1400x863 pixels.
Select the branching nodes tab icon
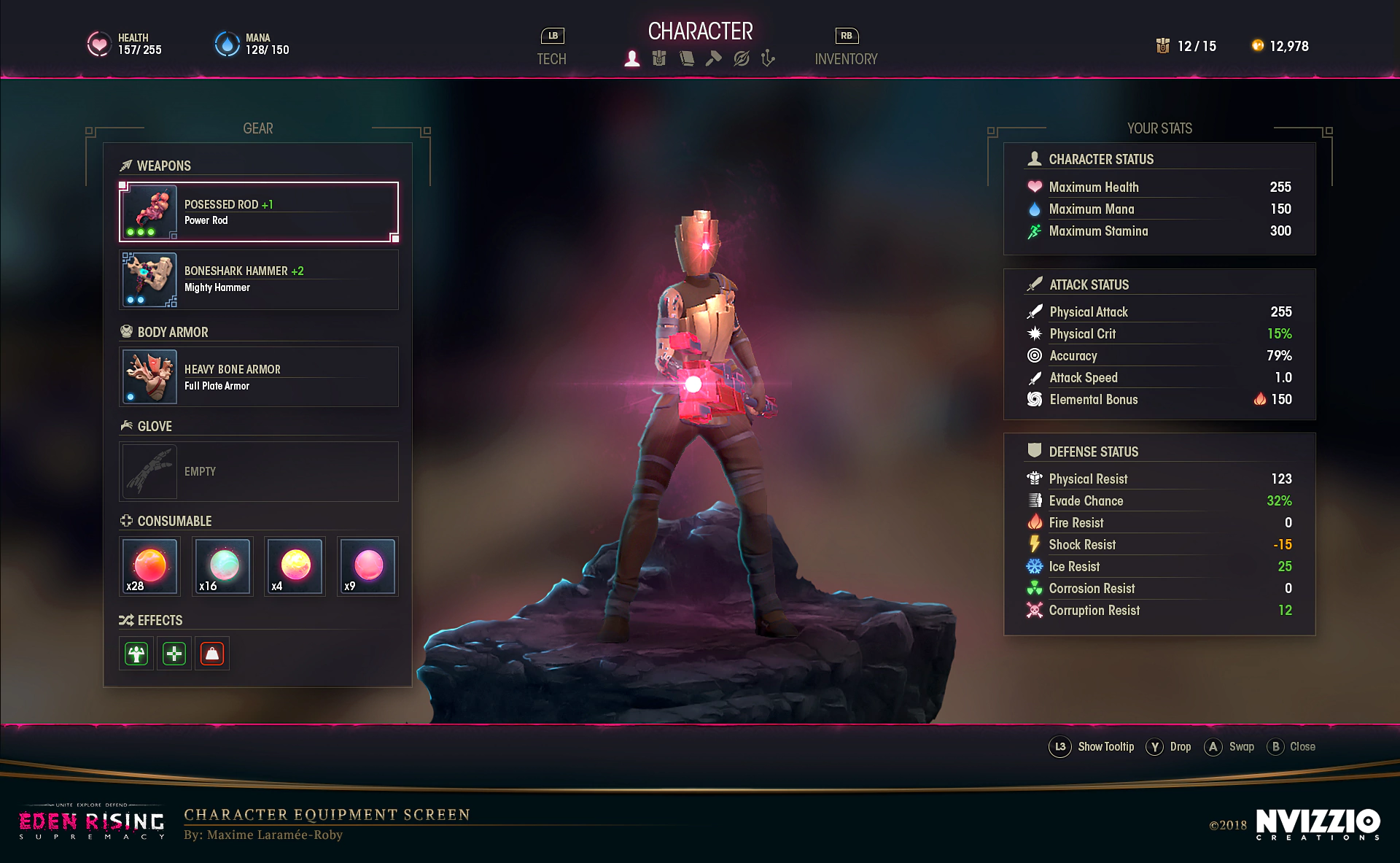pyautogui.click(x=768, y=58)
